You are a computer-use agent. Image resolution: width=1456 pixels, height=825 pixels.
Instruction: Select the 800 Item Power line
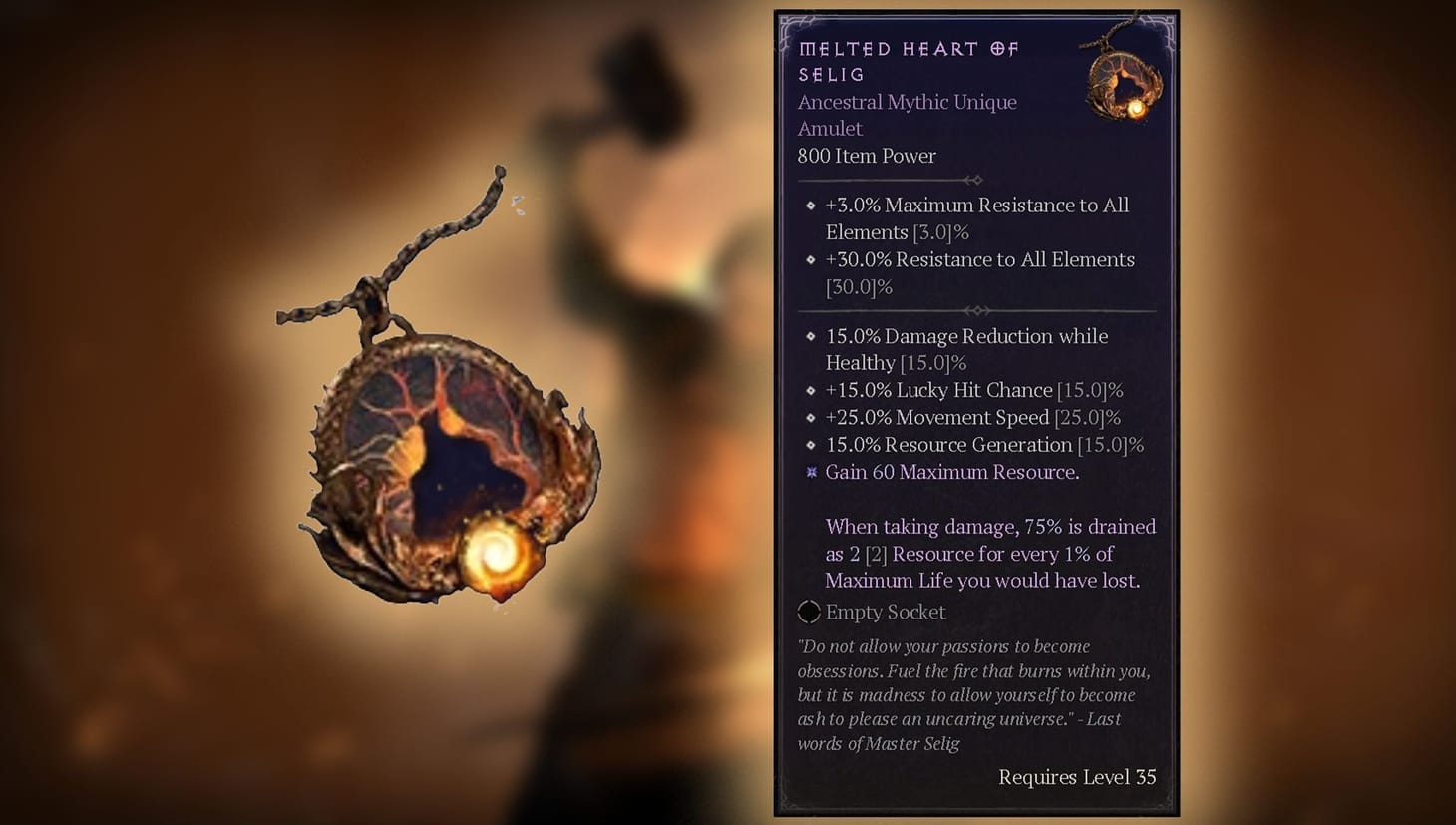pyautogui.click(x=867, y=156)
